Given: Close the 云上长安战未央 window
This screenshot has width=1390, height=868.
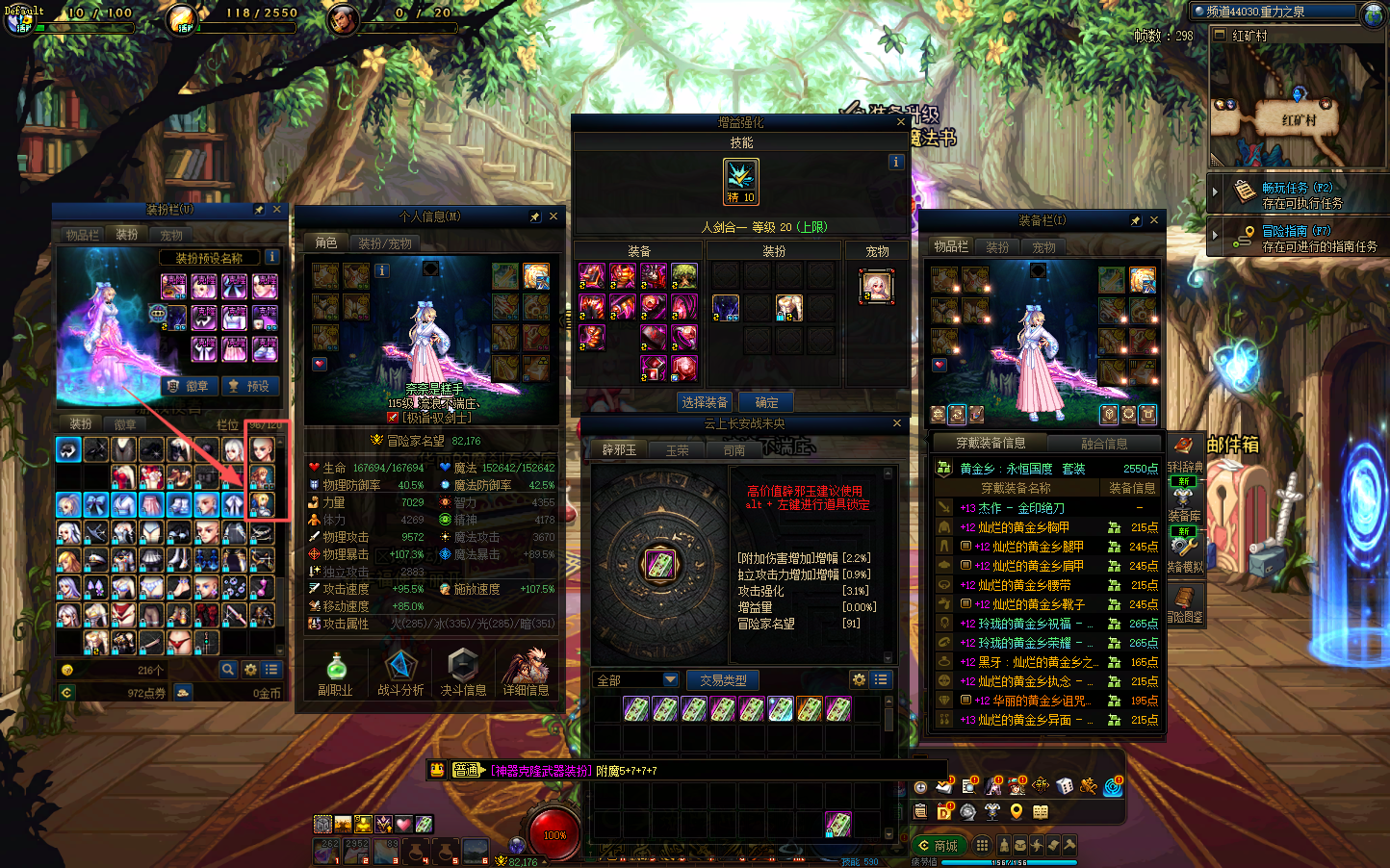Looking at the screenshot, I should (x=897, y=423).
